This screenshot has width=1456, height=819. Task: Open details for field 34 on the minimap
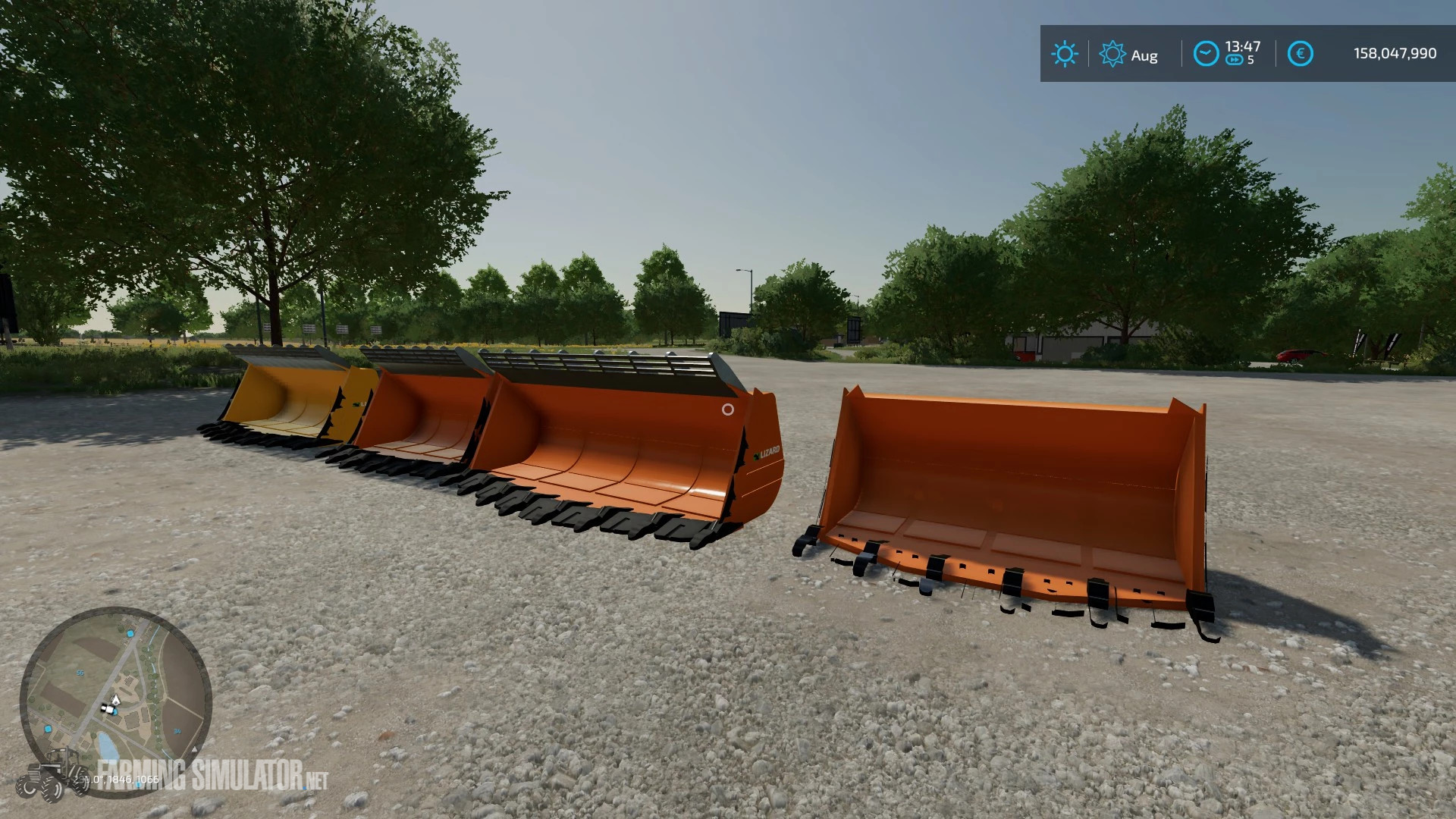pos(177,731)
